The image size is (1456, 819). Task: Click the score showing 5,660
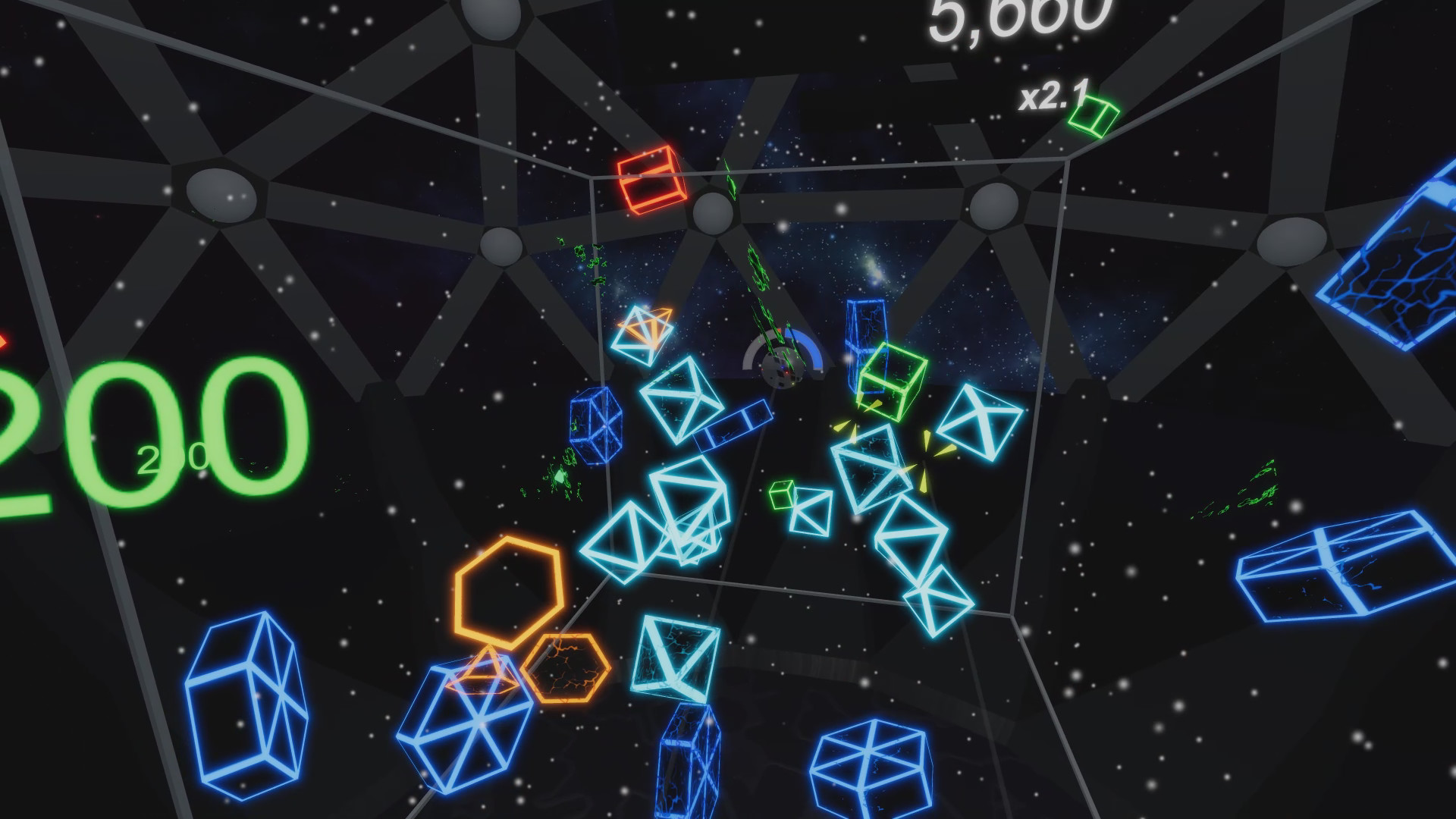[1016, 19]
